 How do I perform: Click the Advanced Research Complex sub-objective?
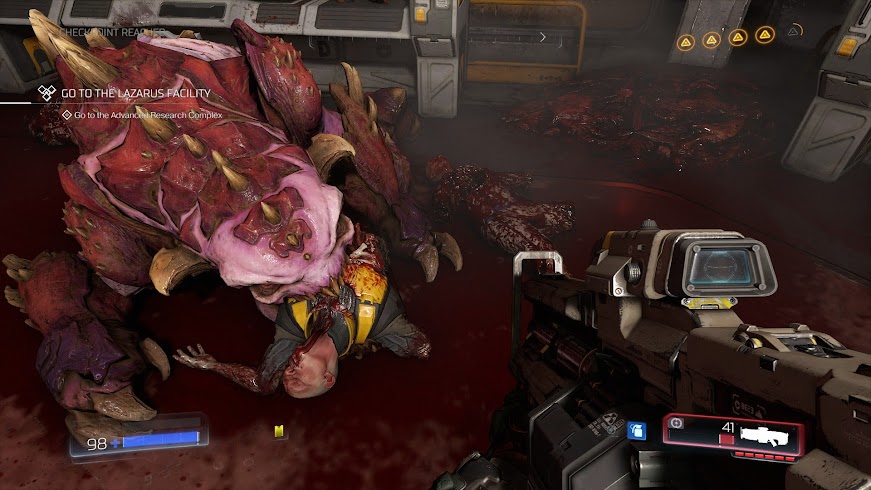(x=147, y=115)
